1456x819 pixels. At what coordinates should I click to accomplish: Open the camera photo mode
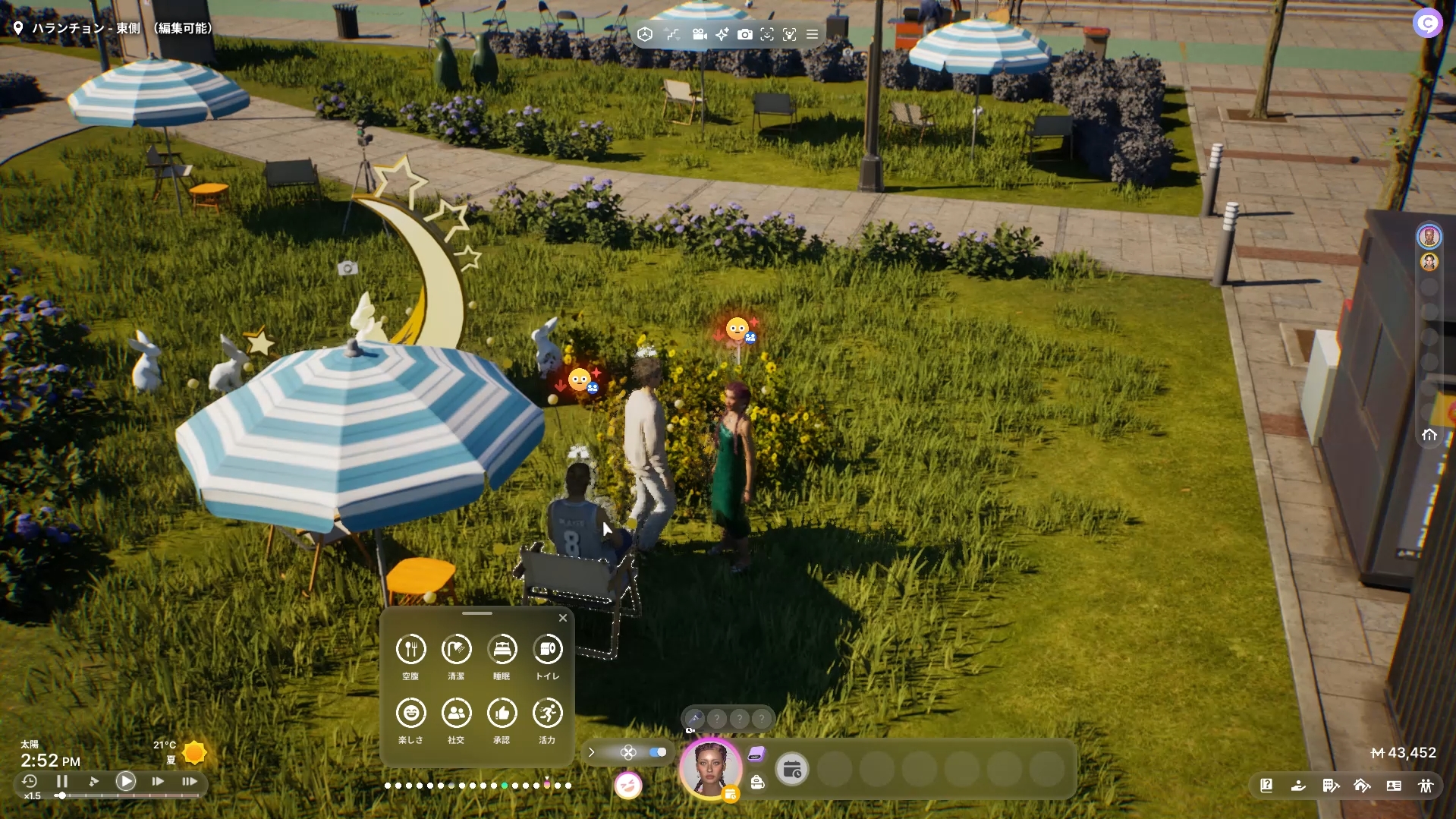[x=745, y=34]
